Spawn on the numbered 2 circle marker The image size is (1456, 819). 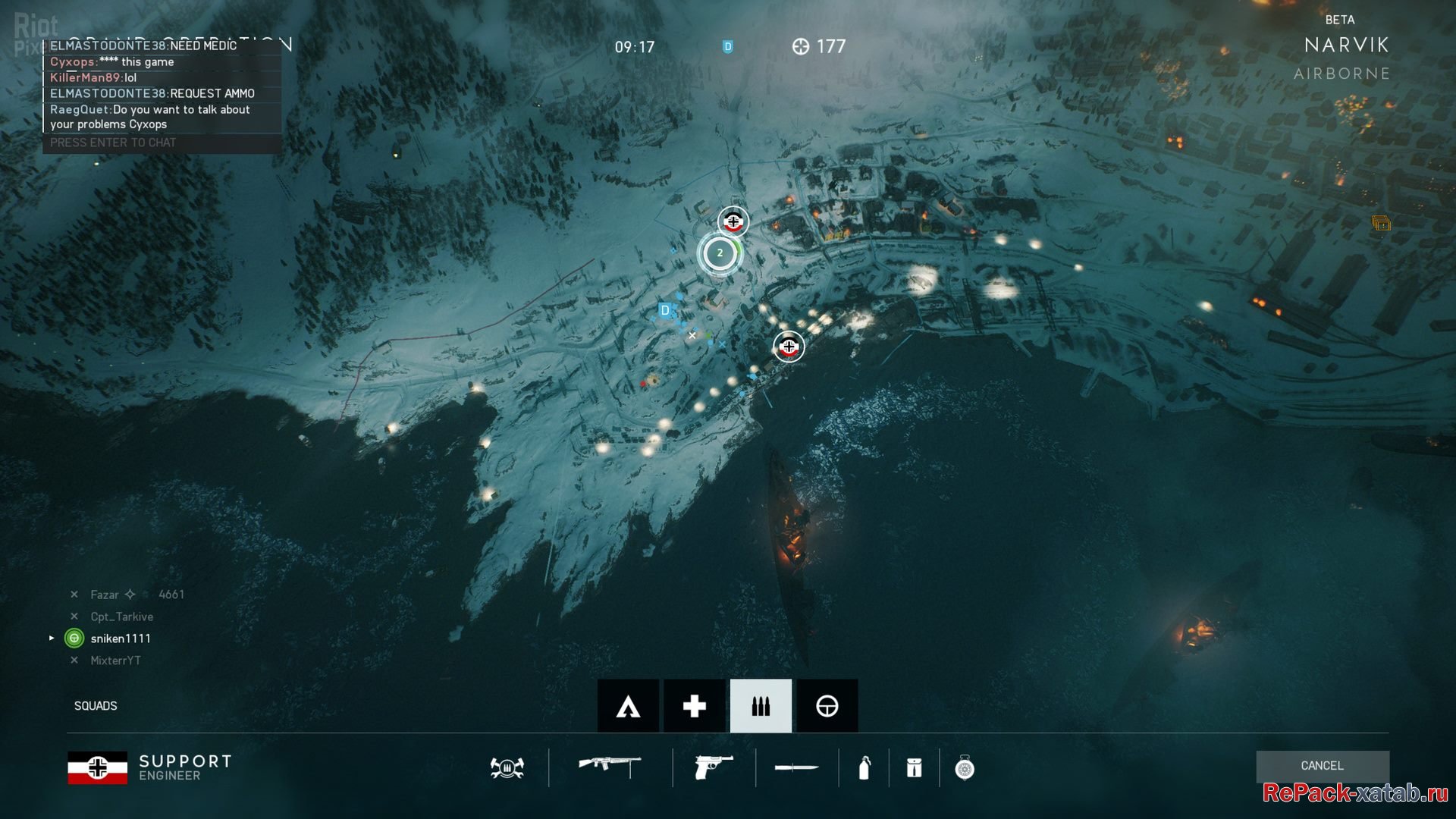(720, 253)
